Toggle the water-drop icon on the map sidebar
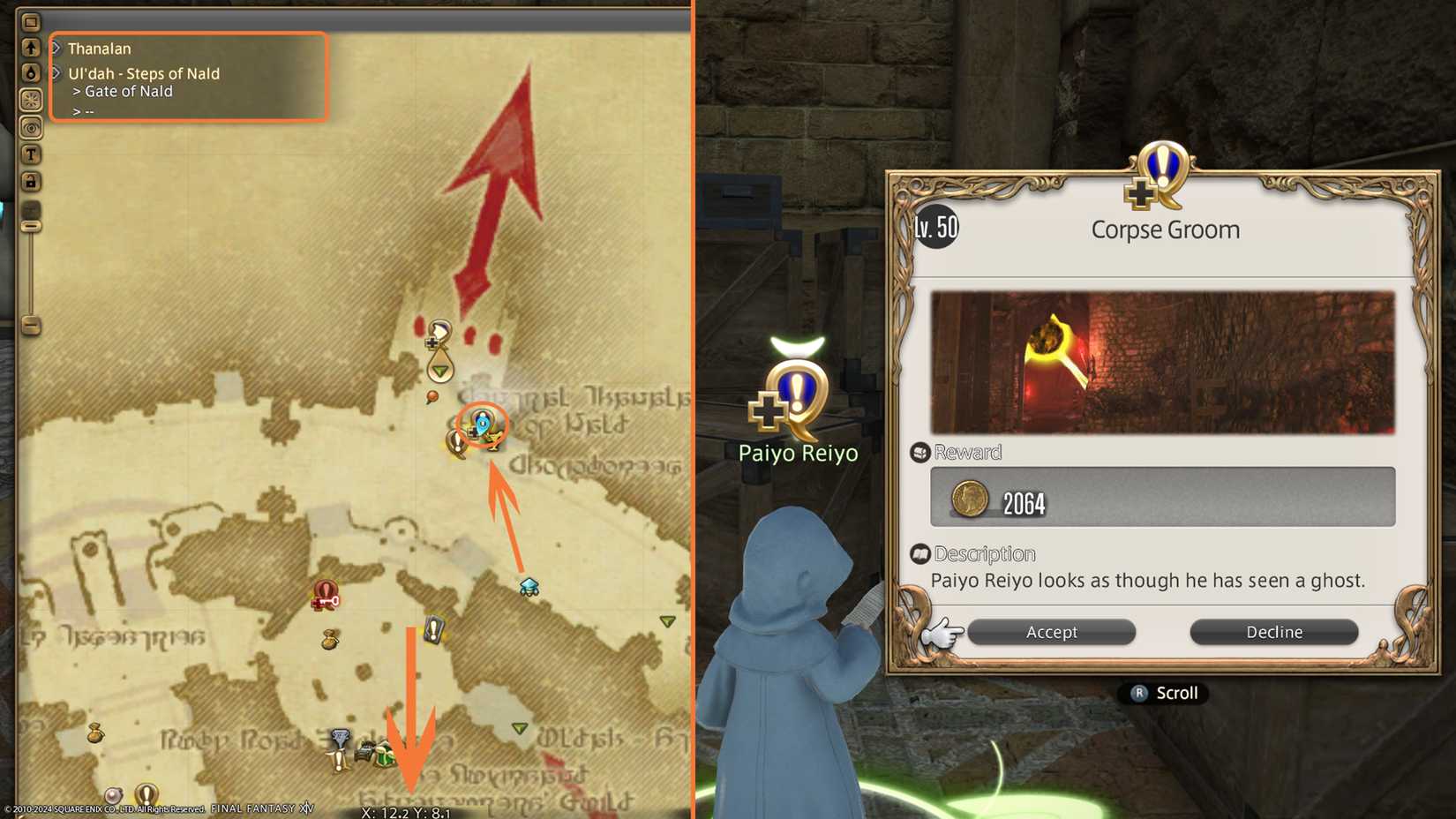The height and width of the screenshot is (819, 1456). [x=31, y=71]
